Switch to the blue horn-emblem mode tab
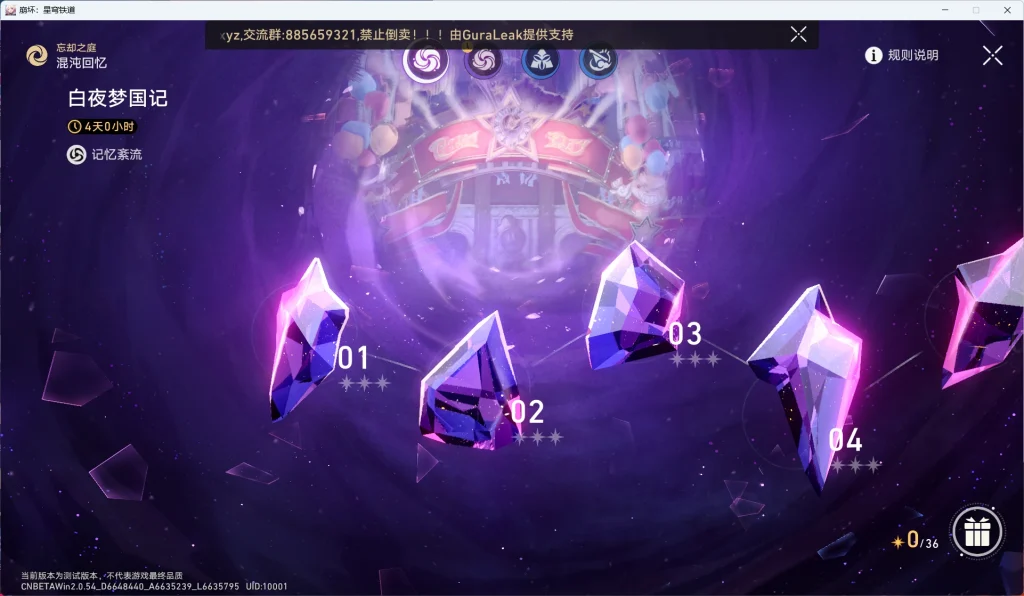1024x596 pixels. [x=598, y=61]
